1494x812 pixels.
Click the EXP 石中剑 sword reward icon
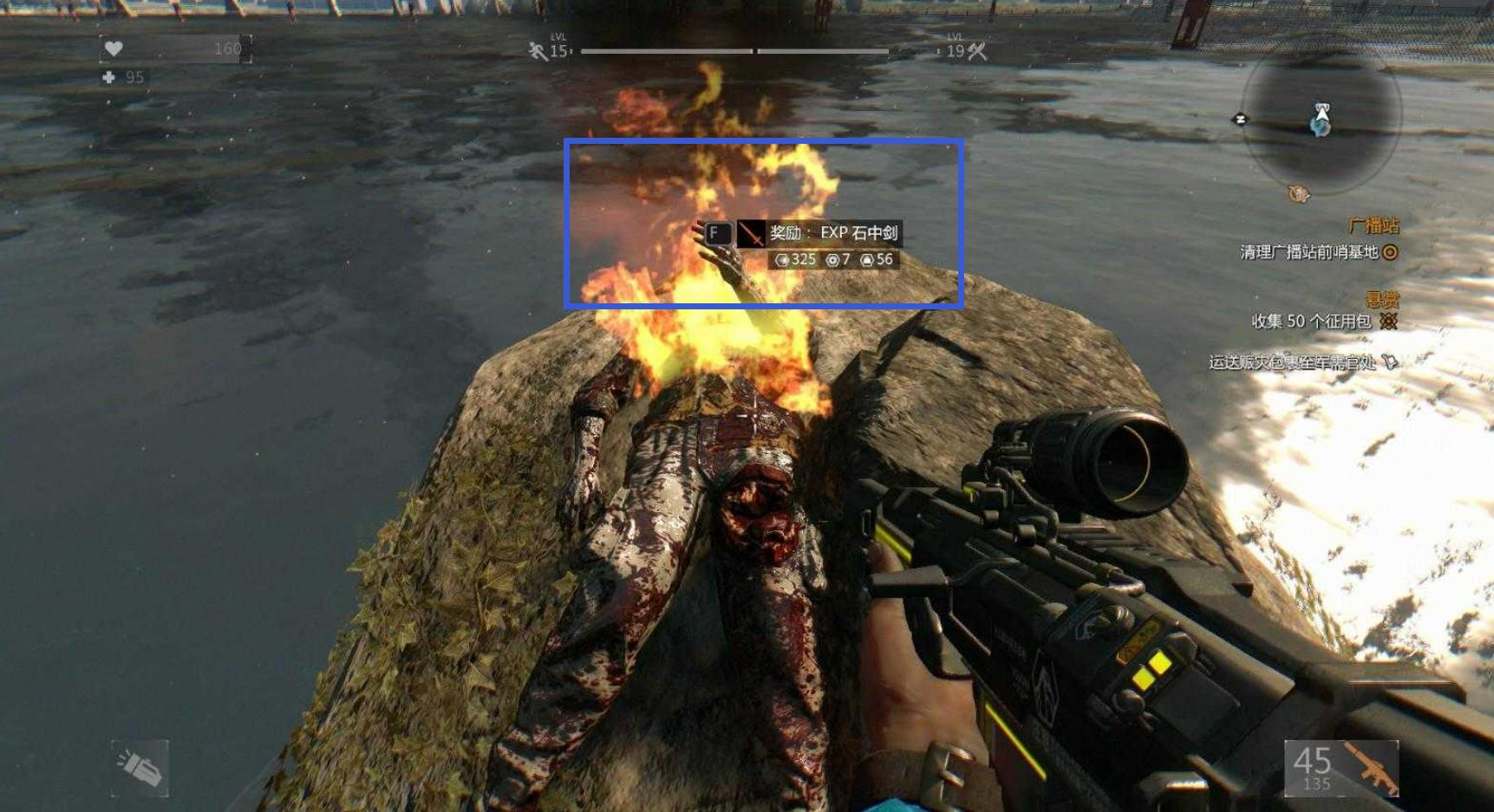(x=750, y=233)
